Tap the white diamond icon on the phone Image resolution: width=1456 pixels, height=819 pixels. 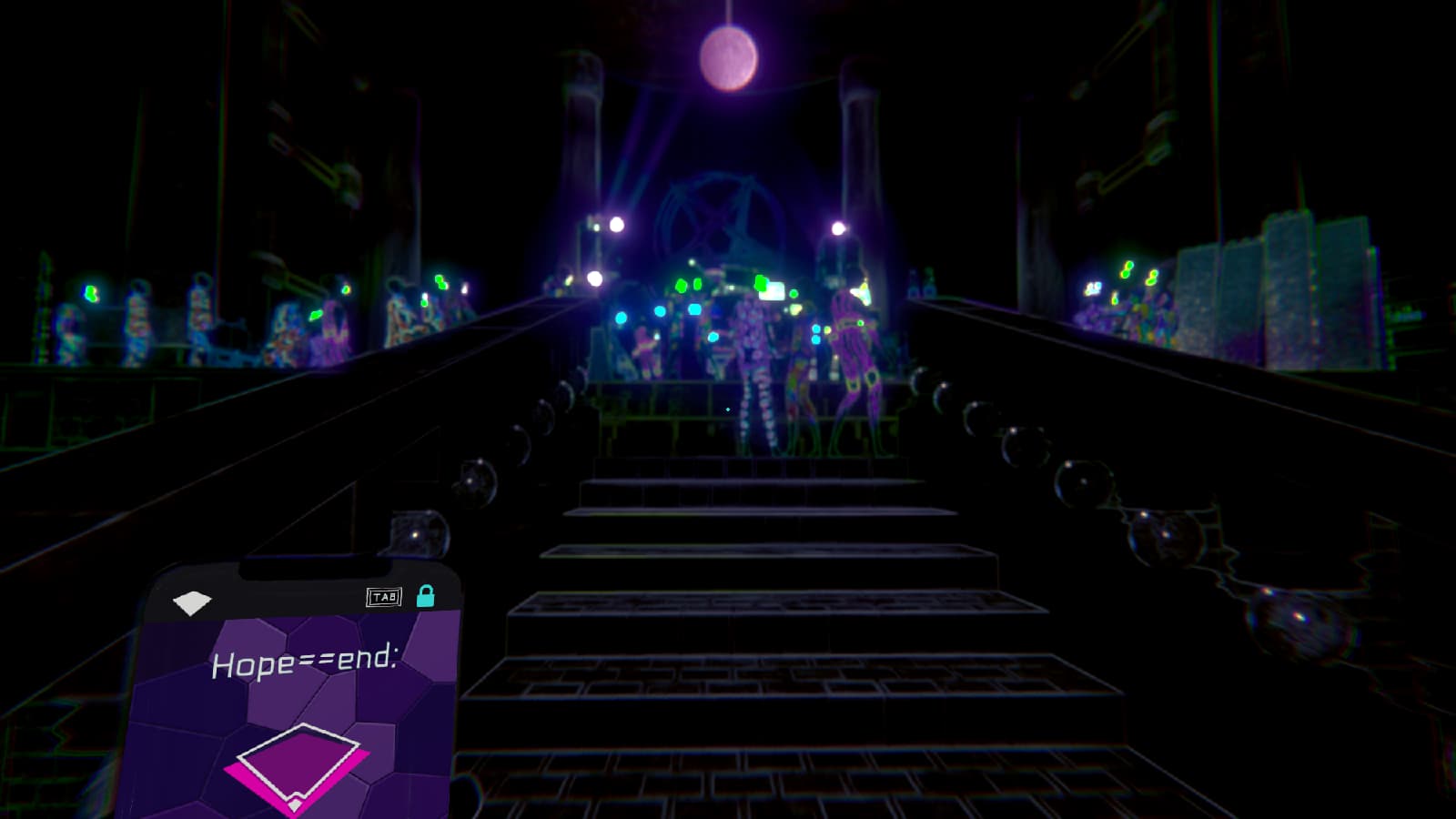click(192, 602)
